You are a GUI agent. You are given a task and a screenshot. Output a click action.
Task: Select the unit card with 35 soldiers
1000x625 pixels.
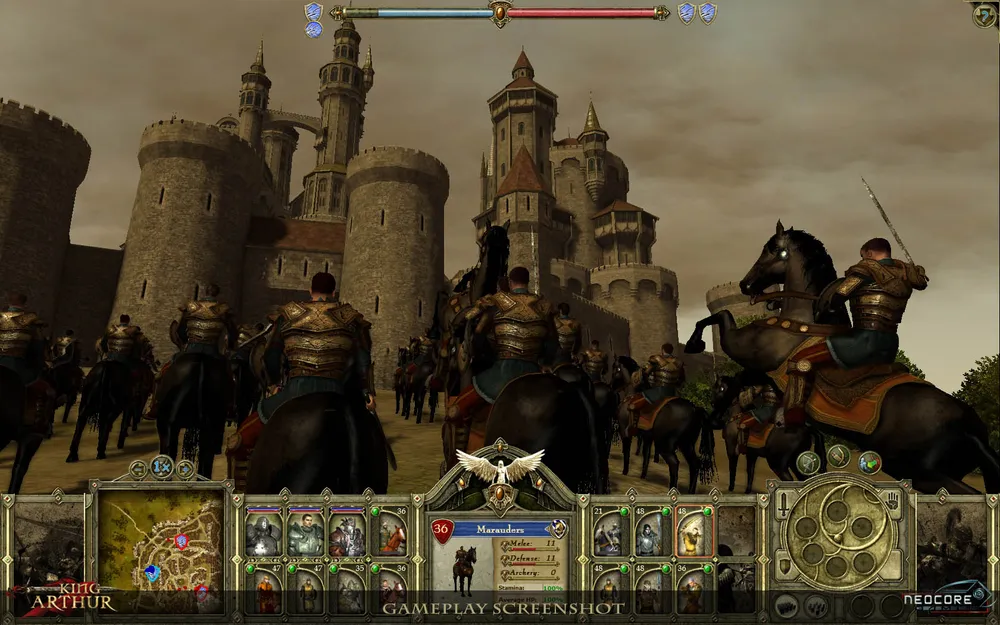point(348,590)
